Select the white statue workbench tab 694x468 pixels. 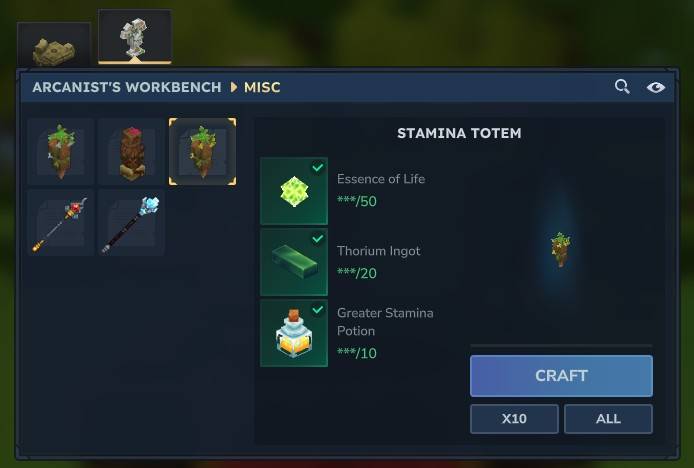(x=134, y=38)
